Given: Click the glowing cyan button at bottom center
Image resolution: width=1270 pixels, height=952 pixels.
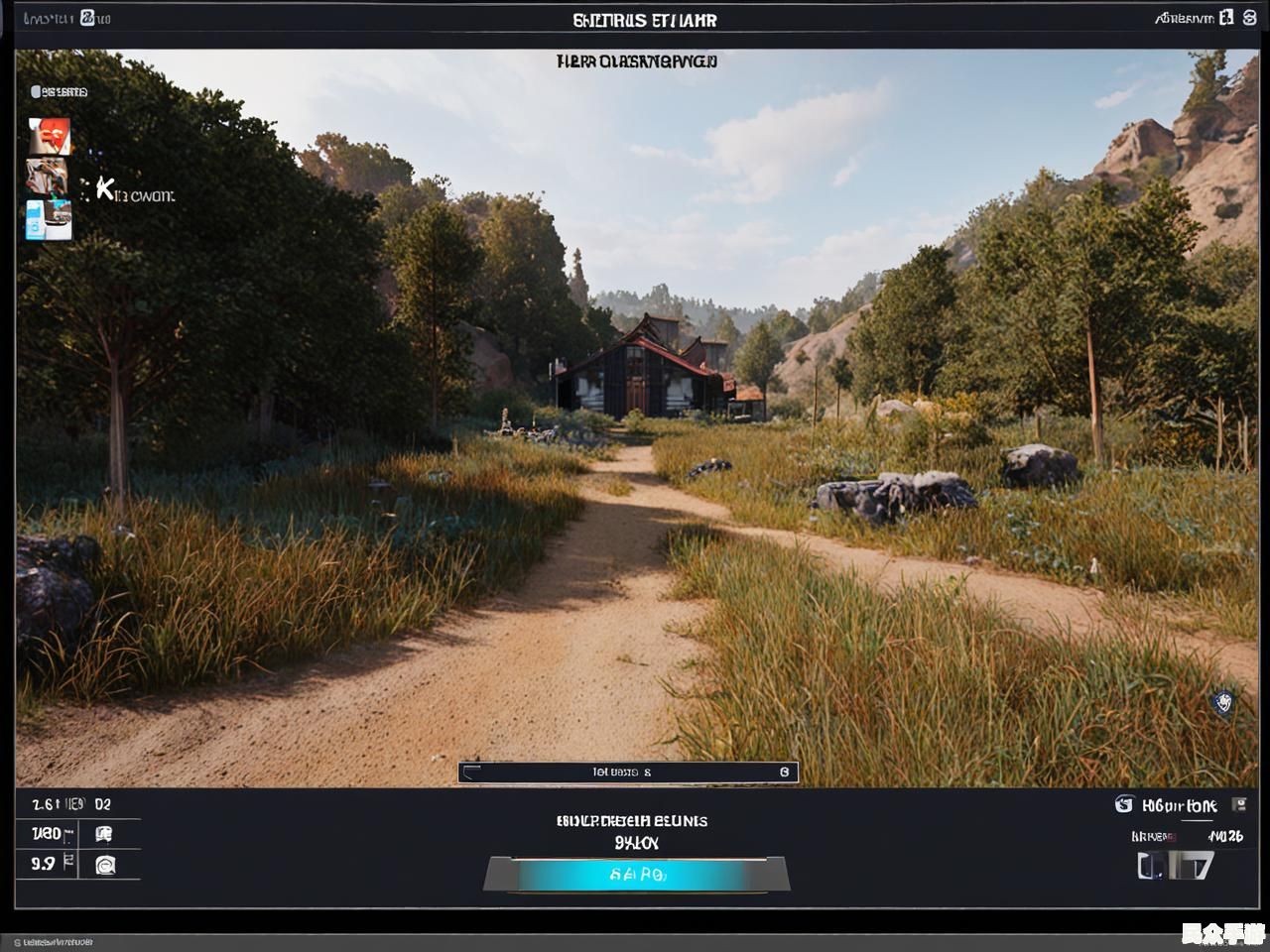Looking at the screenshot, I should pyautogui.click(x=636, y=875).
